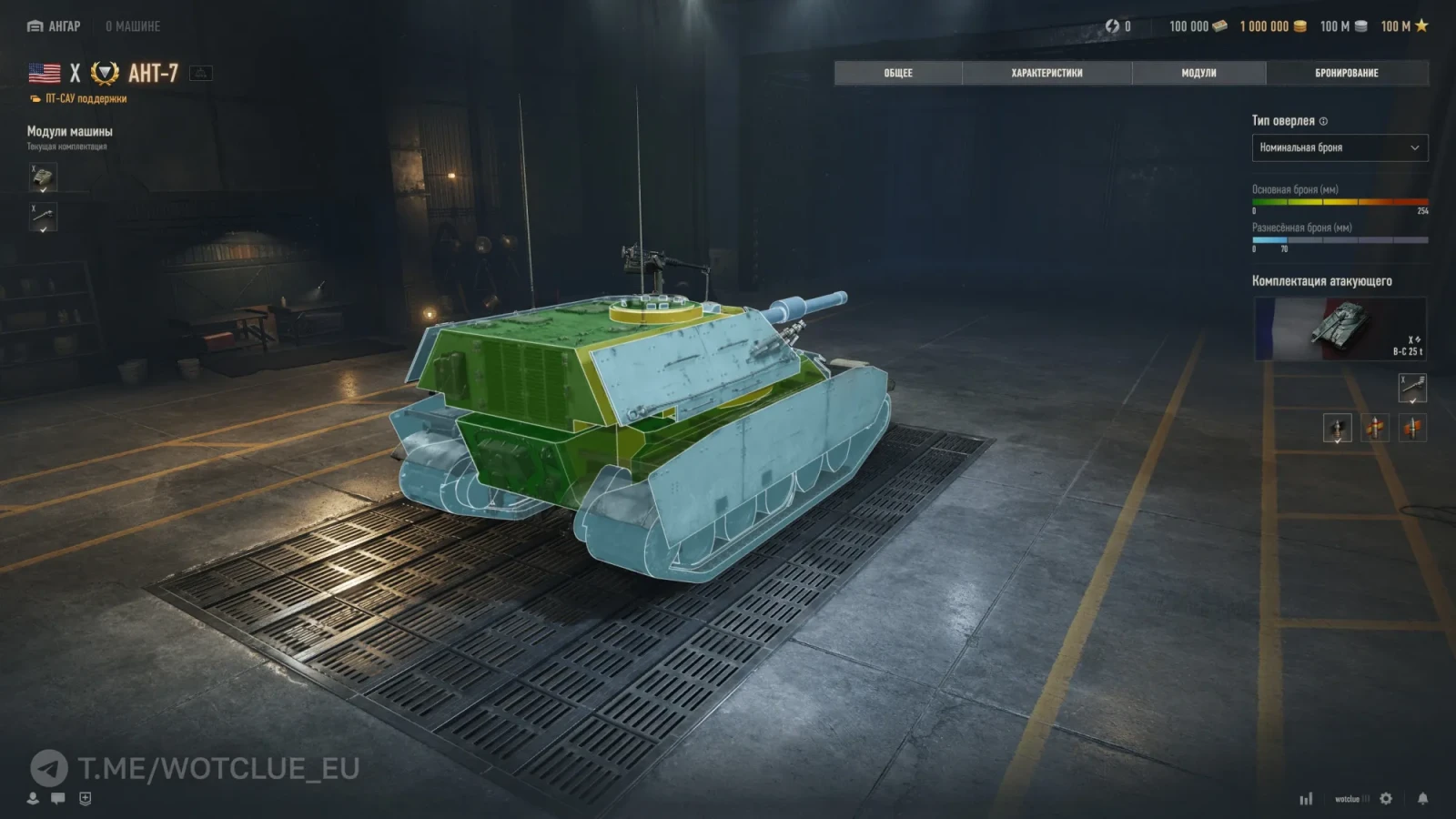Expand the Номинальная броня overlay dropdown
Screen dimensions: 1456x819
(x=1340, y=147)
